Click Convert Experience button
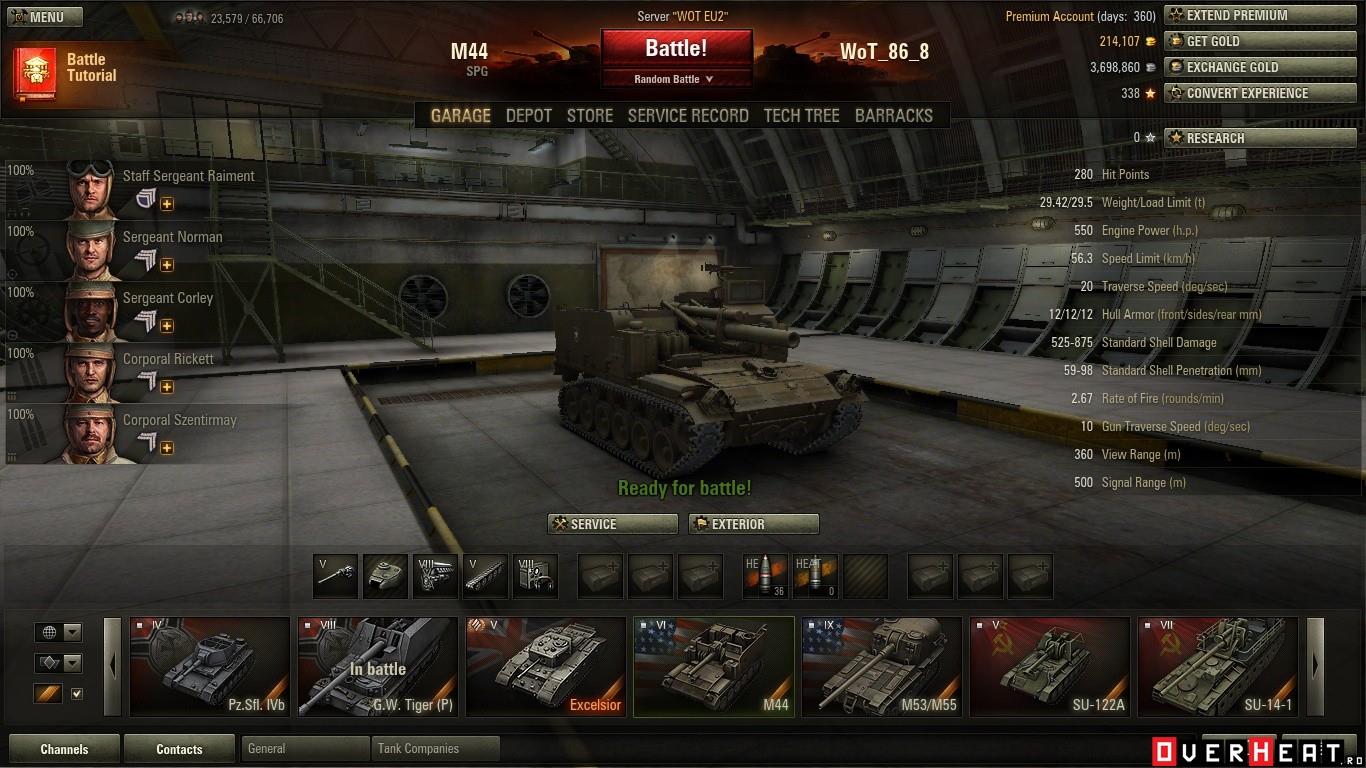The height and width of the screenshot is (768, 1366). coord(1237,93)
